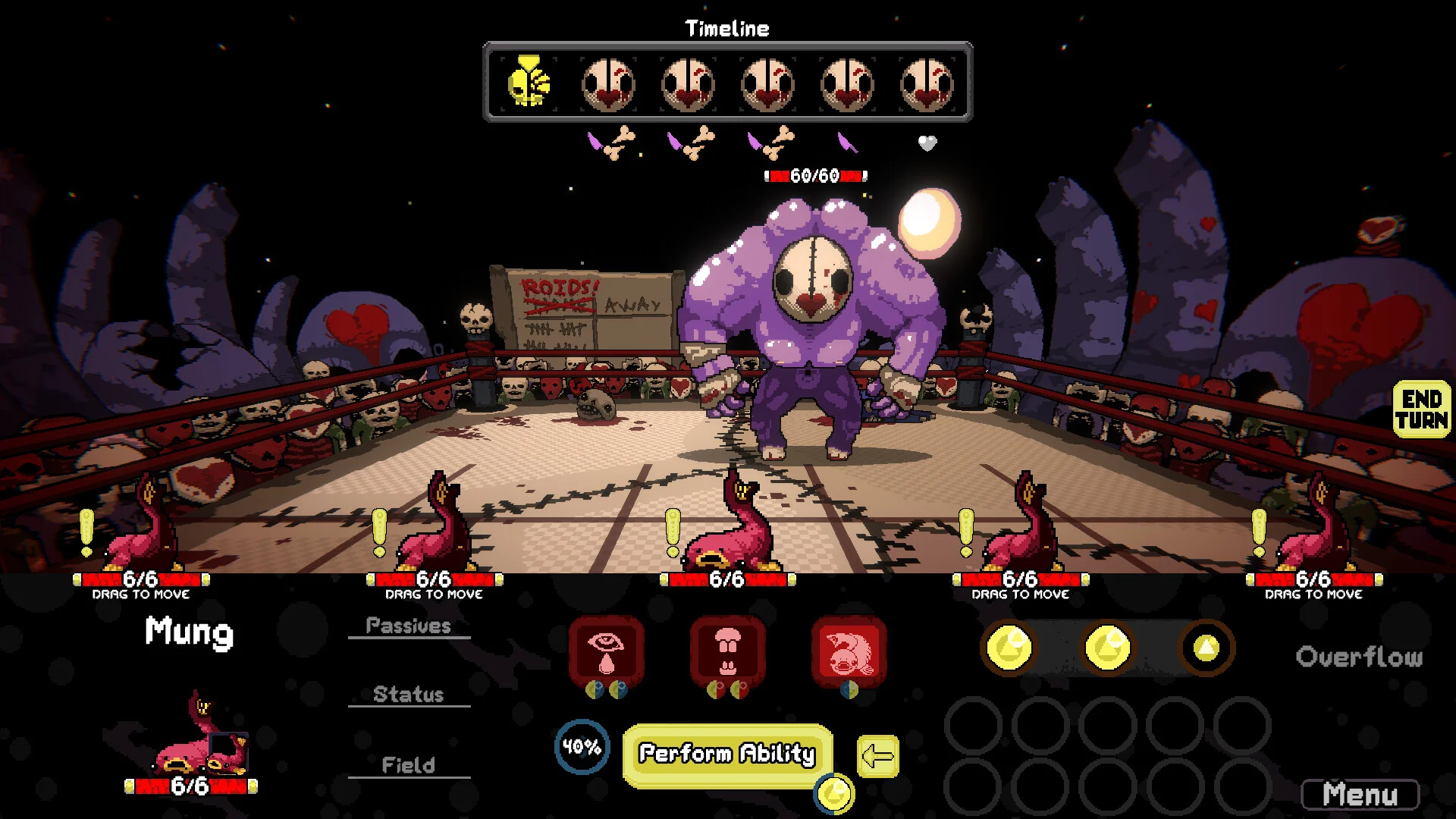Select the weeping eye ability

tap(606, 651)
